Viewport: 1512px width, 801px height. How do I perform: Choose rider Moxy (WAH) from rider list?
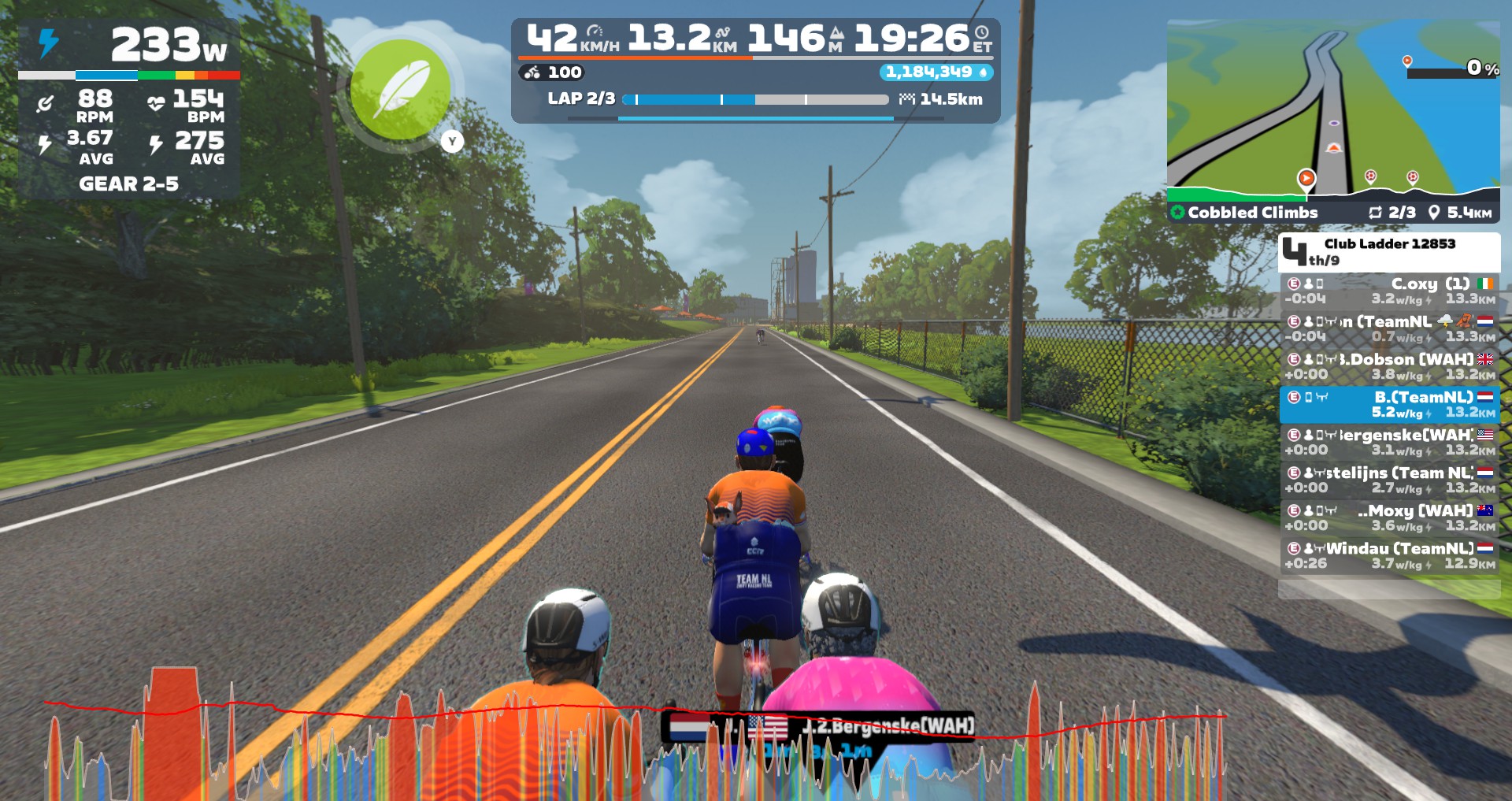click(1389, 517)
